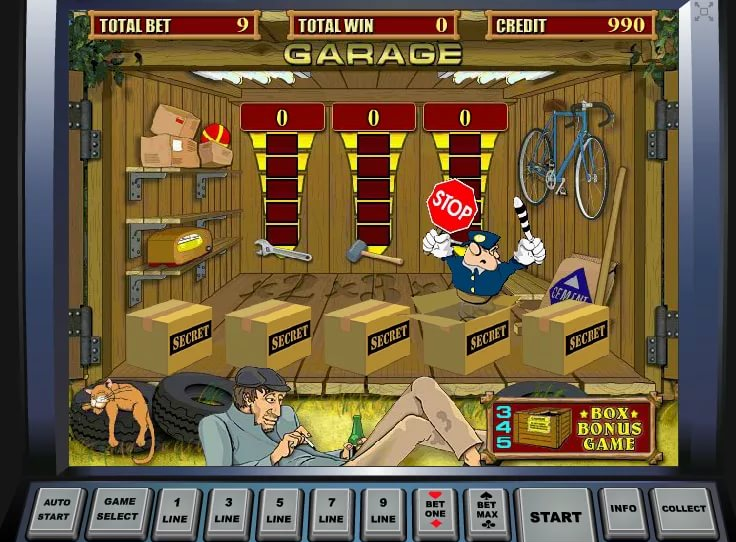Viewport: 736px width, 542px height.
Task: Click the Auto Start button
Action: tap(57, 512)
